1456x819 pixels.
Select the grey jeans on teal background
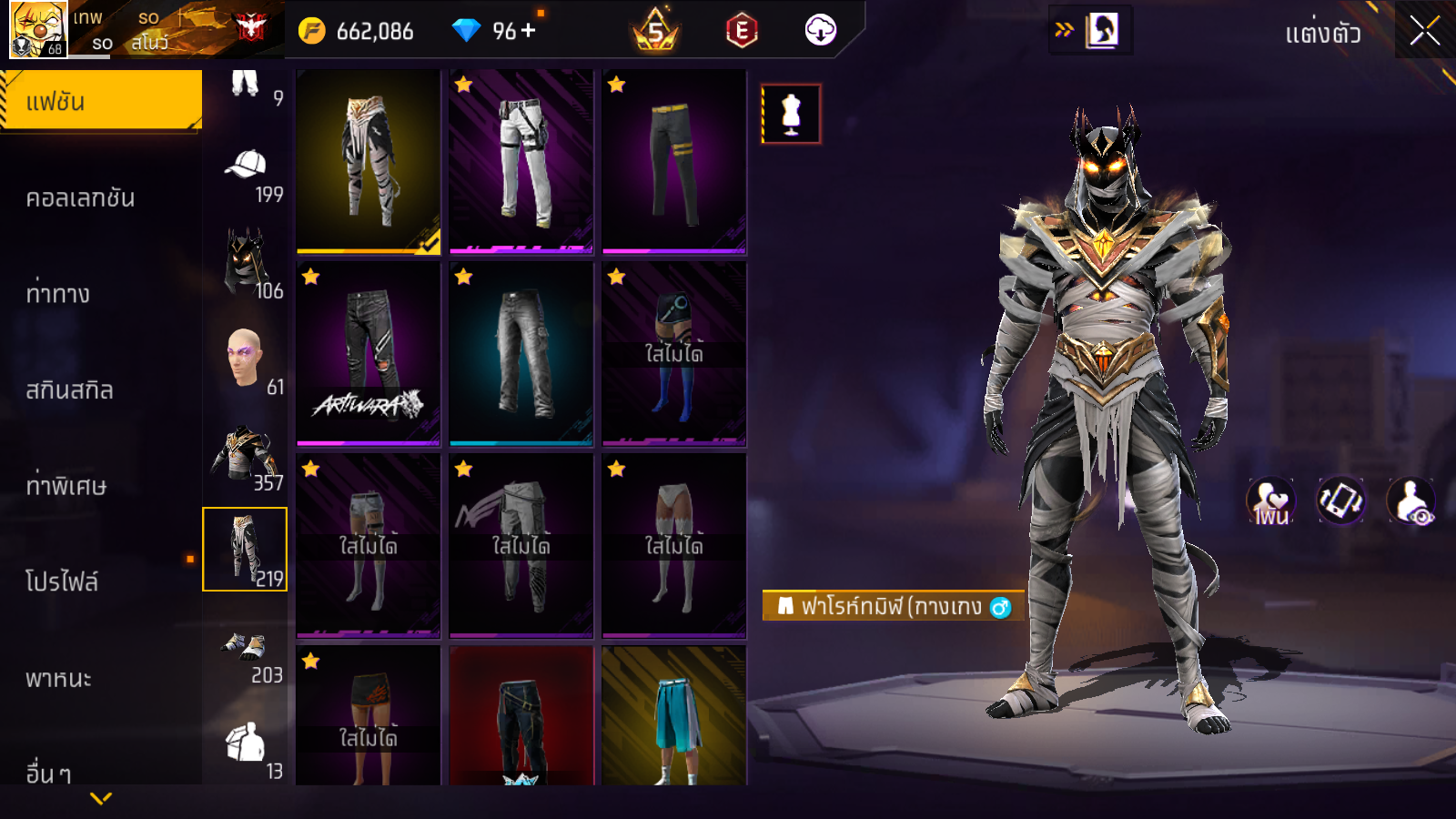(x=521, y=354)
